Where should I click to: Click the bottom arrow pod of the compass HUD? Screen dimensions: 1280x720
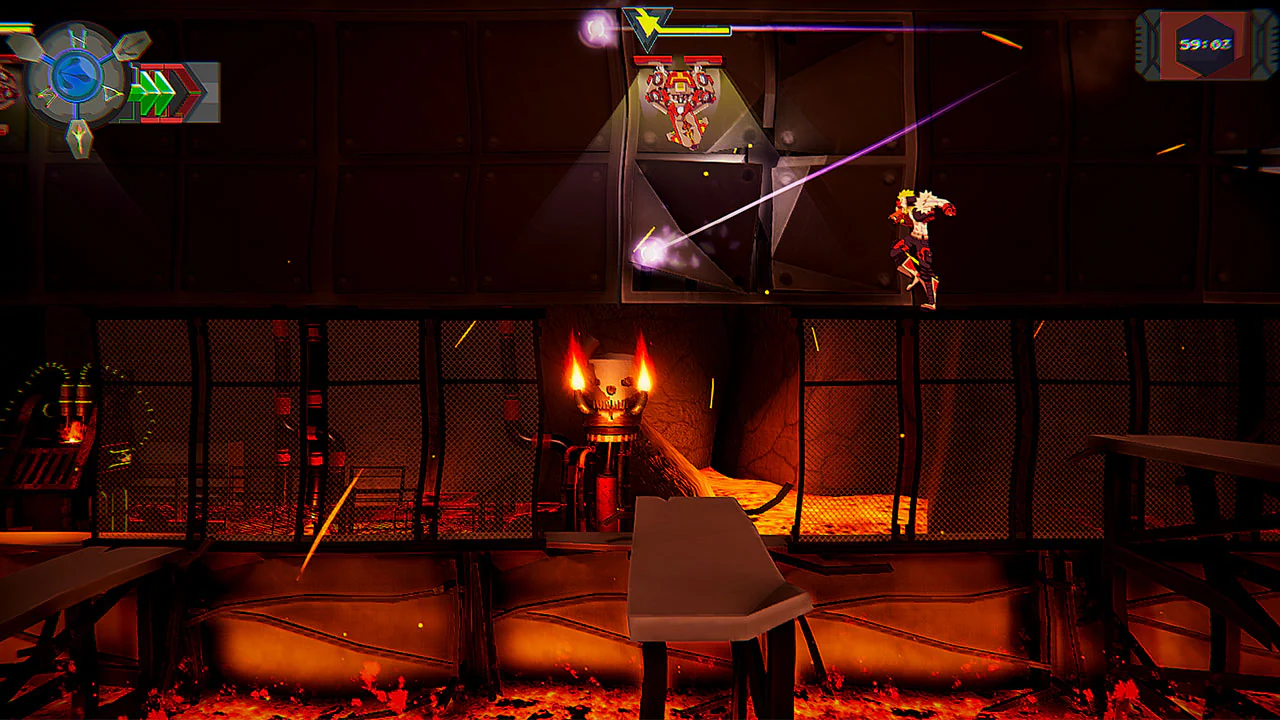coord(80,138)
